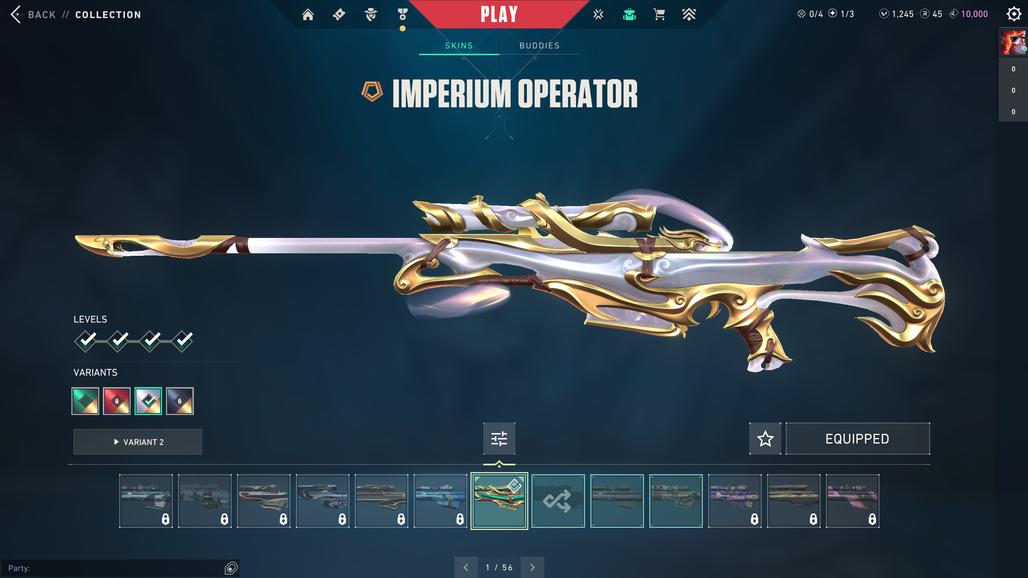Viewport: 1028px width, 578px height.
Task: Select the random shuffle skin tile
Action: (558, 501)
